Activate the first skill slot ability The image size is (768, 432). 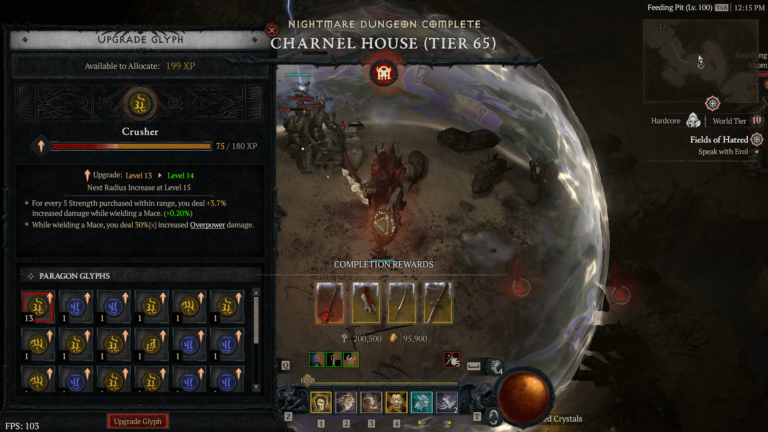tap(321, 402)
